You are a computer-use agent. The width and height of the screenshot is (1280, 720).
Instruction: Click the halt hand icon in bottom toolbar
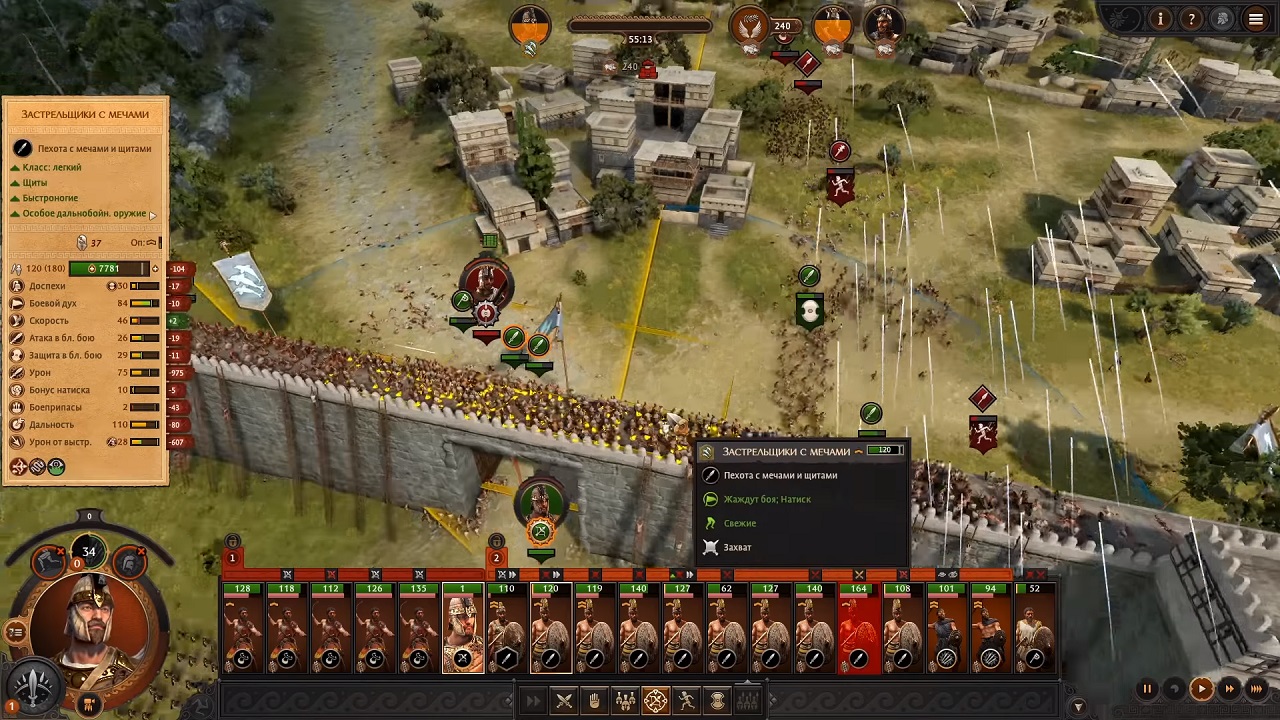click(594, 700)
